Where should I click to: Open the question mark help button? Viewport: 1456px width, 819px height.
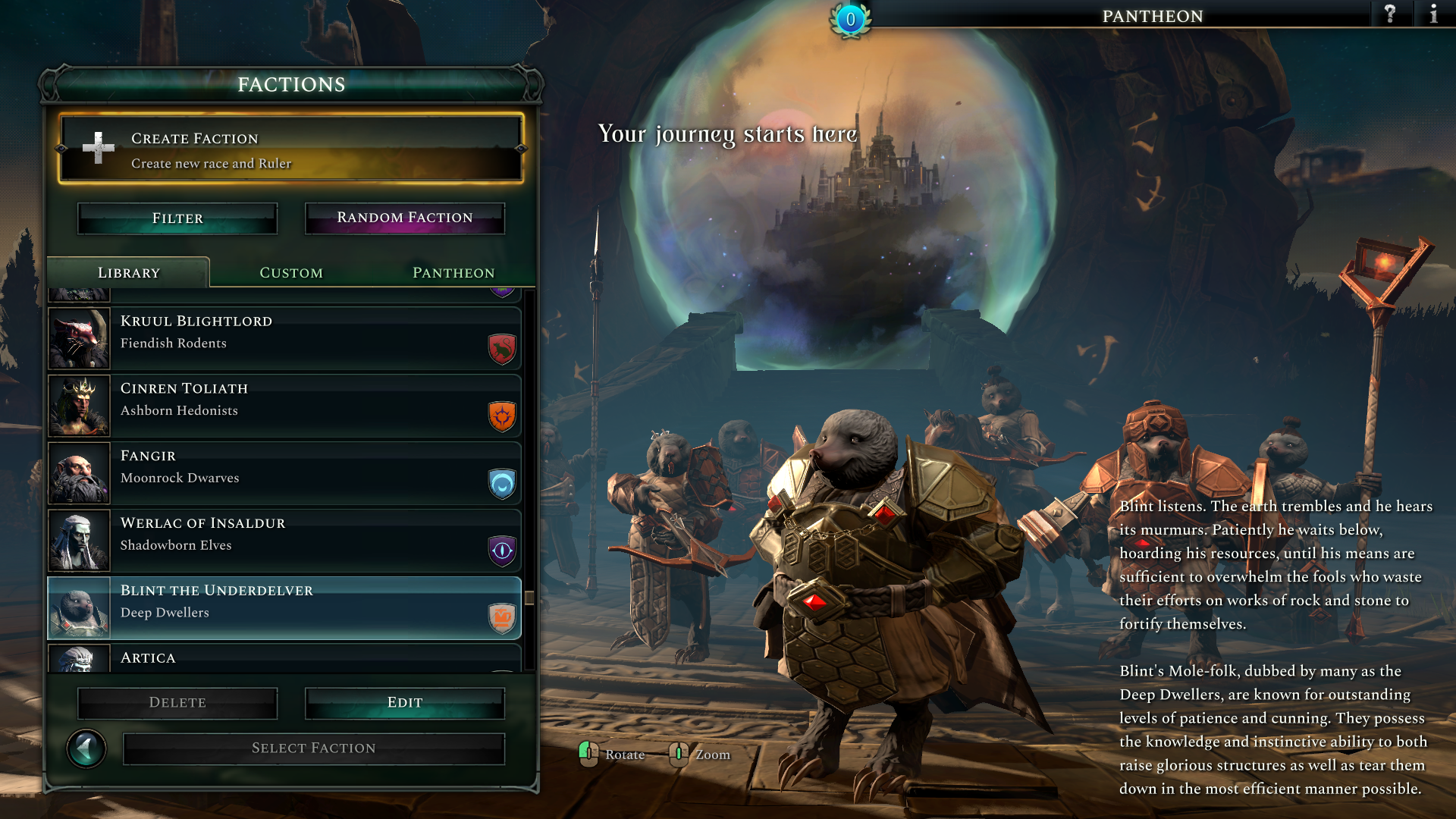[1390, 14]
